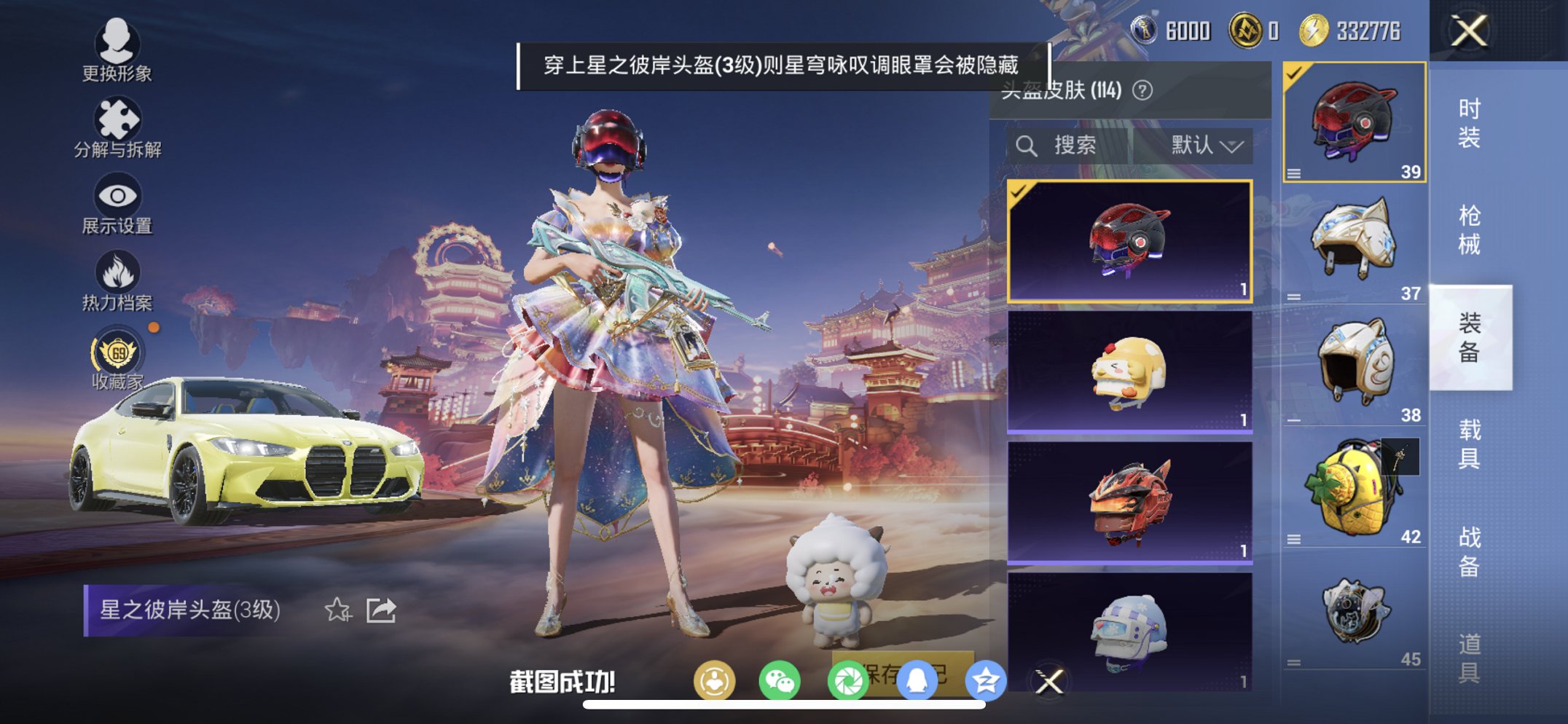Click the help question mark beside 头盔皮肤 (114)
The height and width of the screenshot is (724, 1568).
[x=1141, y=90]
